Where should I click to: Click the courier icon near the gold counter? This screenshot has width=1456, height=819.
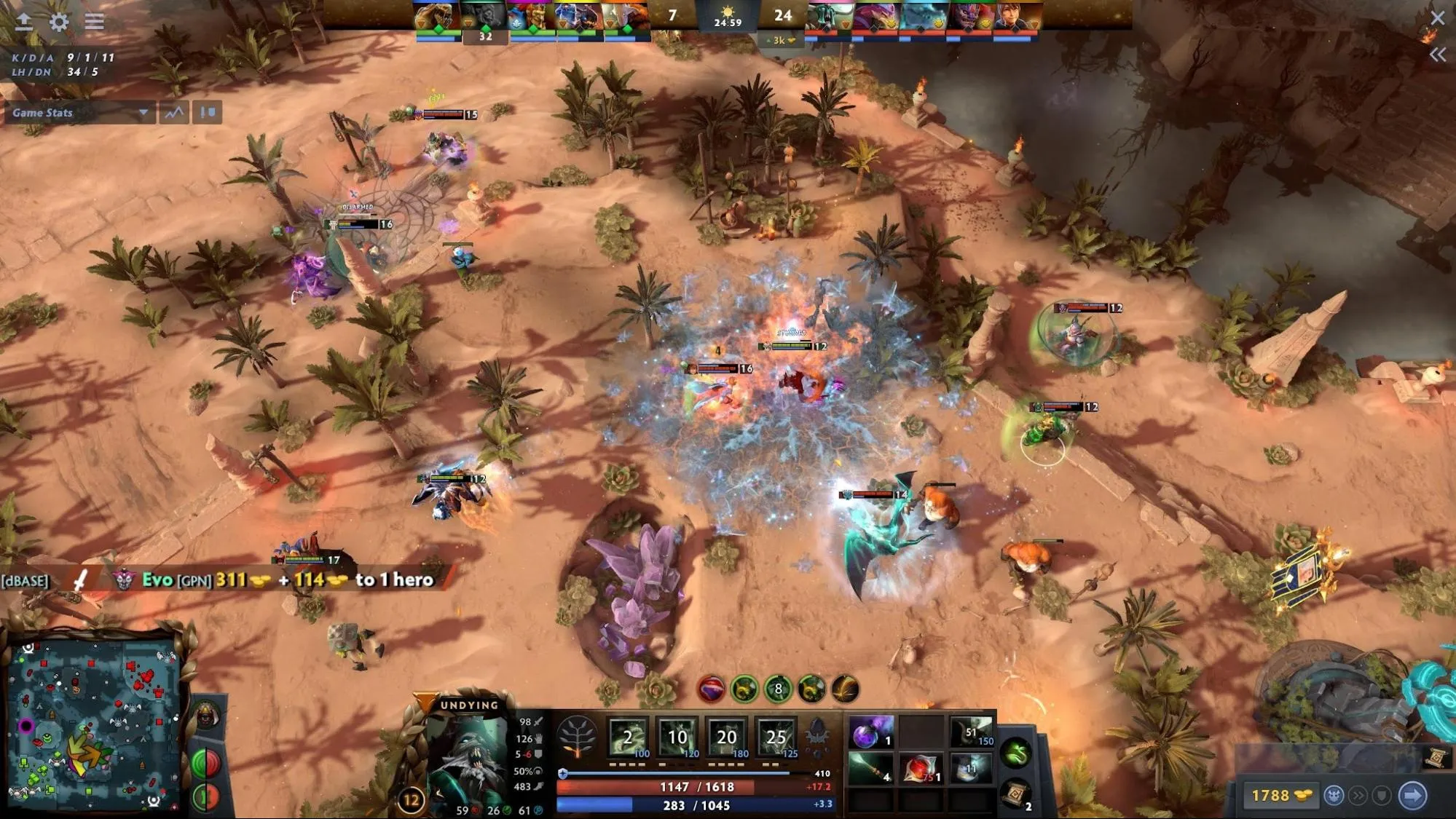pos(1334,796)
